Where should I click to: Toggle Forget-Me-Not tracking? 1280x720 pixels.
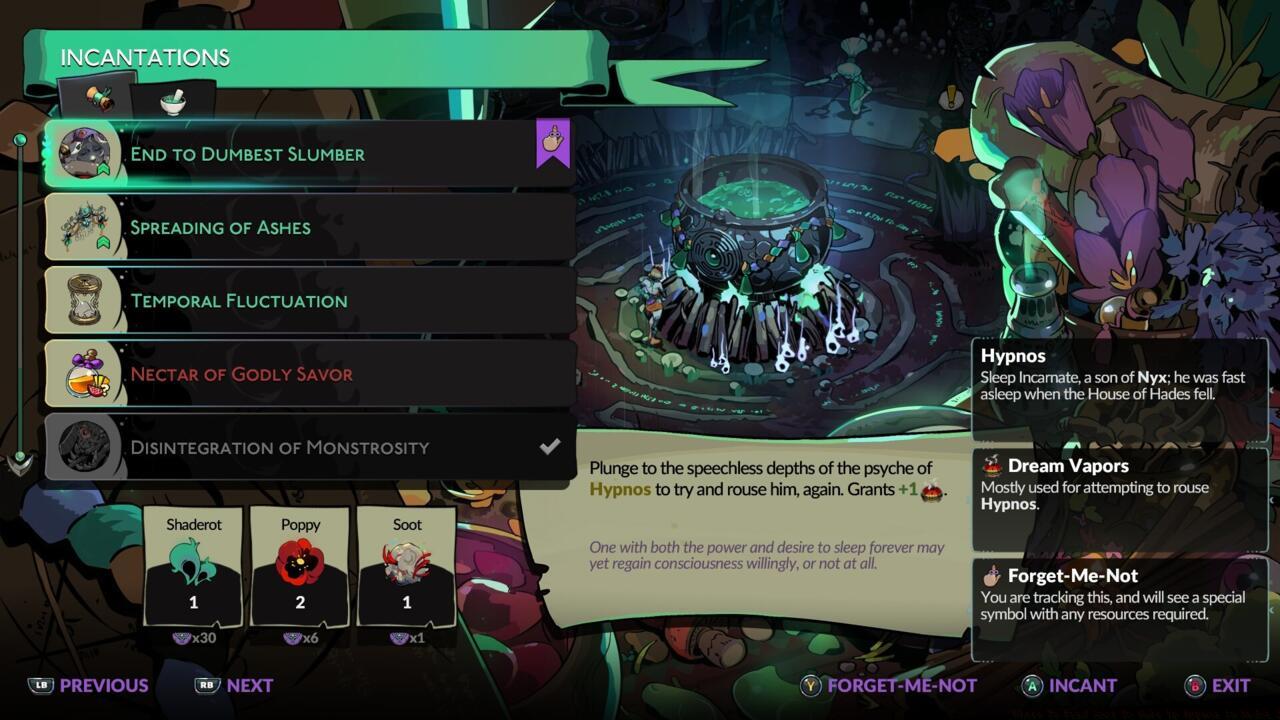point(899,686)
